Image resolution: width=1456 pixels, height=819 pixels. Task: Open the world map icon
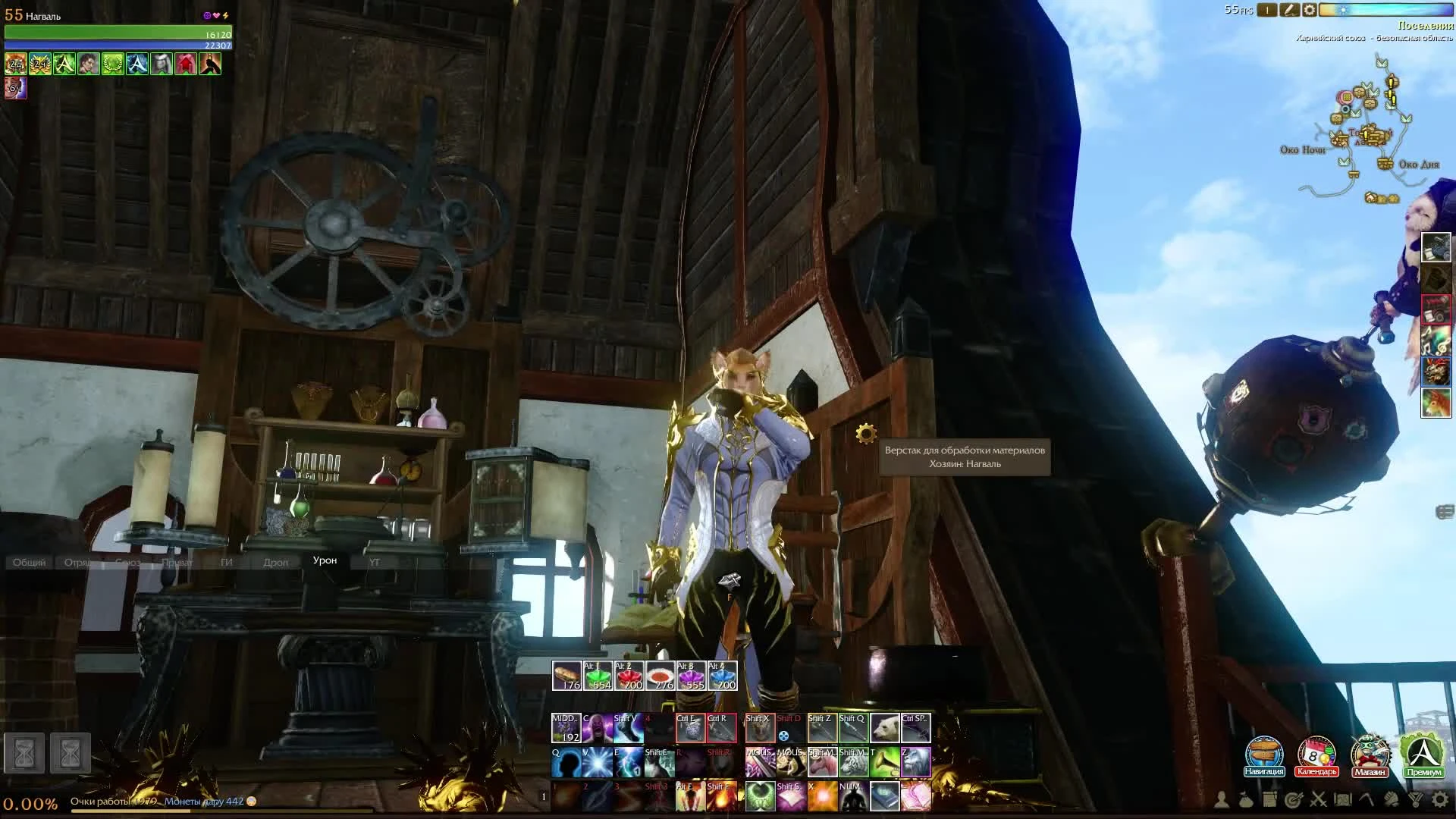[x=1342, y=798]
